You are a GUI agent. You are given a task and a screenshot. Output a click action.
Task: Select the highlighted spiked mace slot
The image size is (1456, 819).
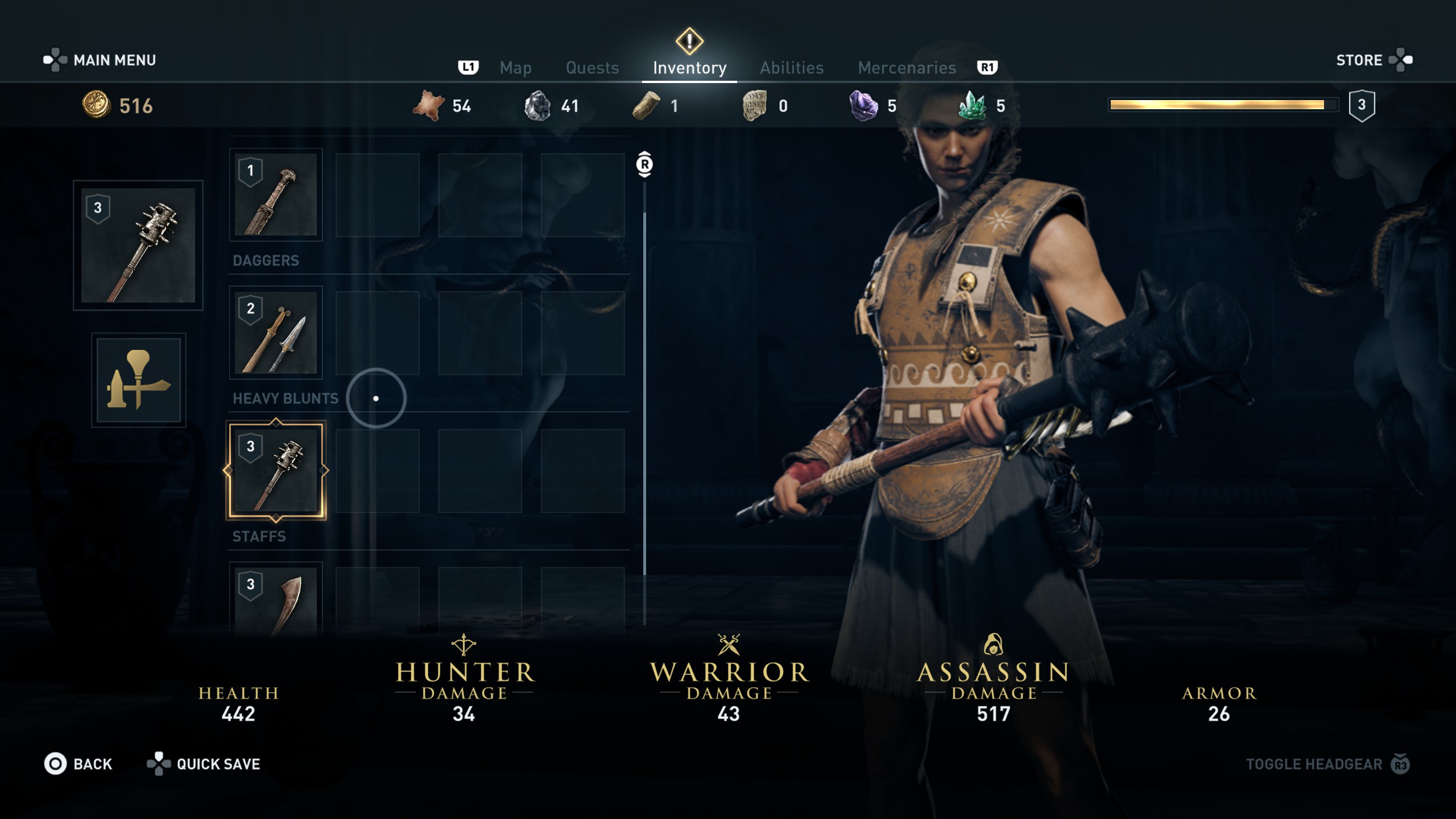276,470
